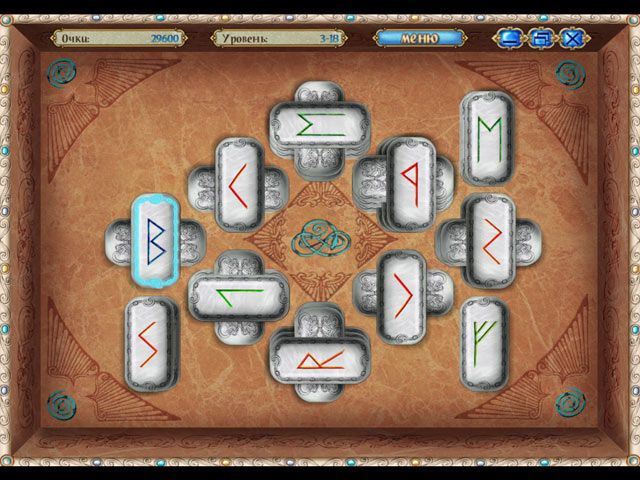Toggle windowed mode with the double-window icon
640x480 pixels.
(x=541, y=39)
